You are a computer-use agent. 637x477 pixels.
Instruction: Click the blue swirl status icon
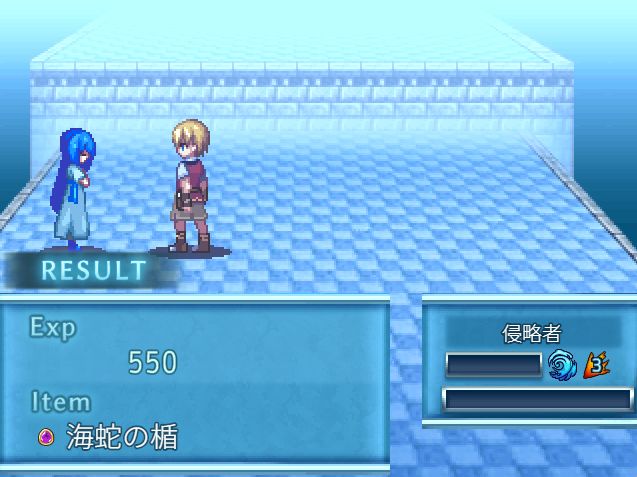pos(562,363)
